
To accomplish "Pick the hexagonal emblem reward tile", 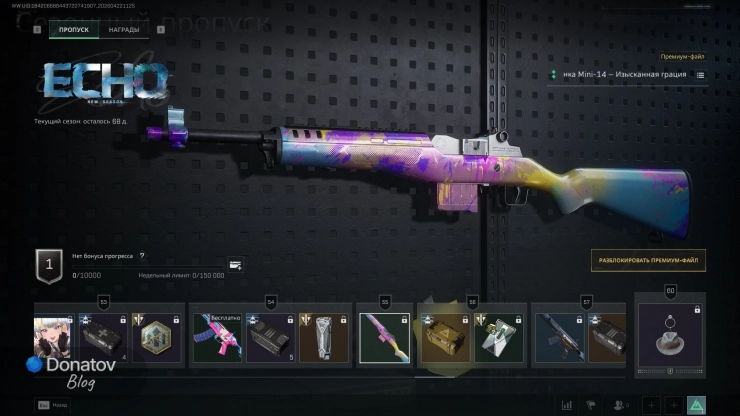I will point(159,338).
